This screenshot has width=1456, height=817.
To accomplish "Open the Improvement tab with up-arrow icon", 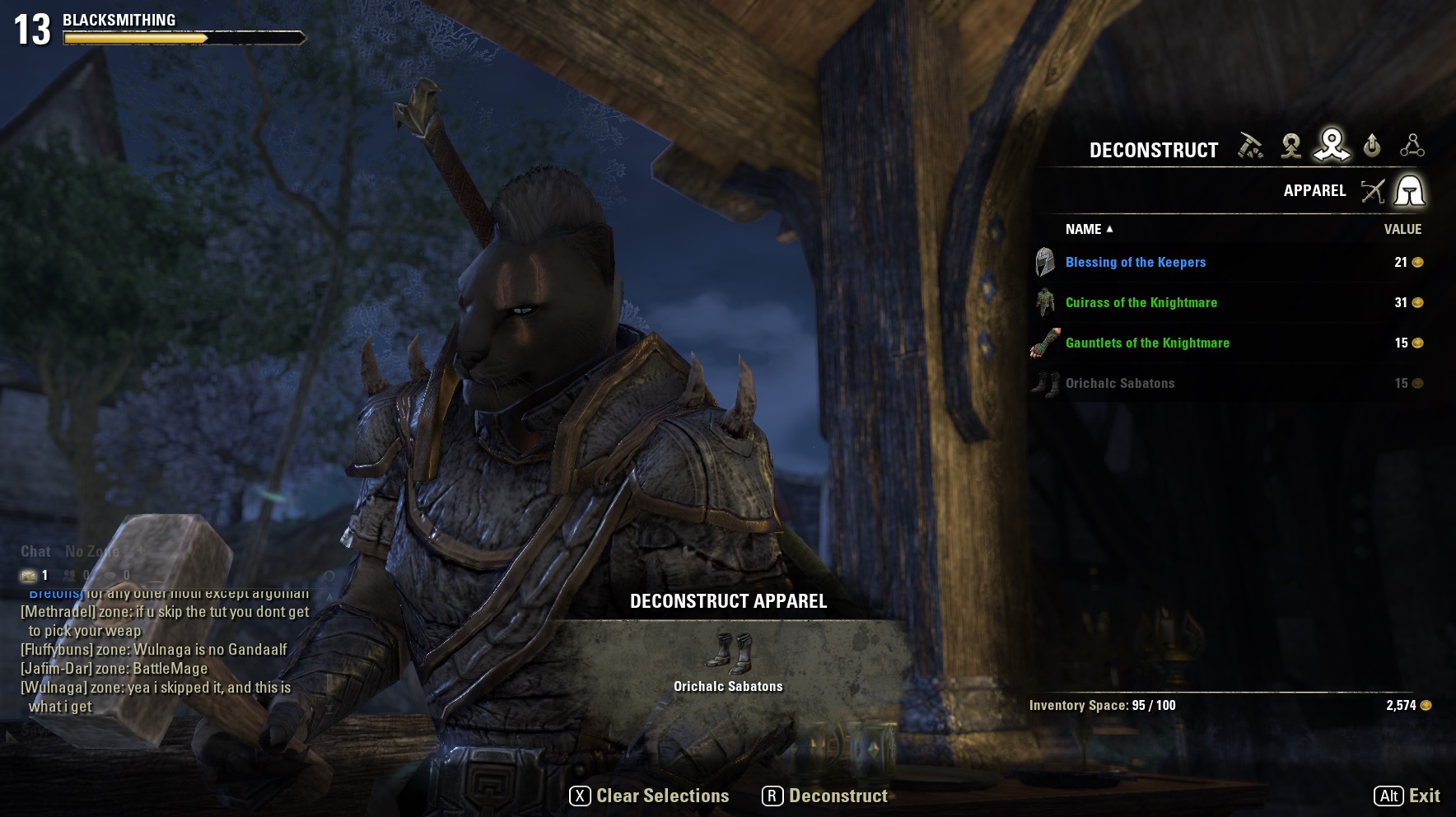I will point(1371,147).
